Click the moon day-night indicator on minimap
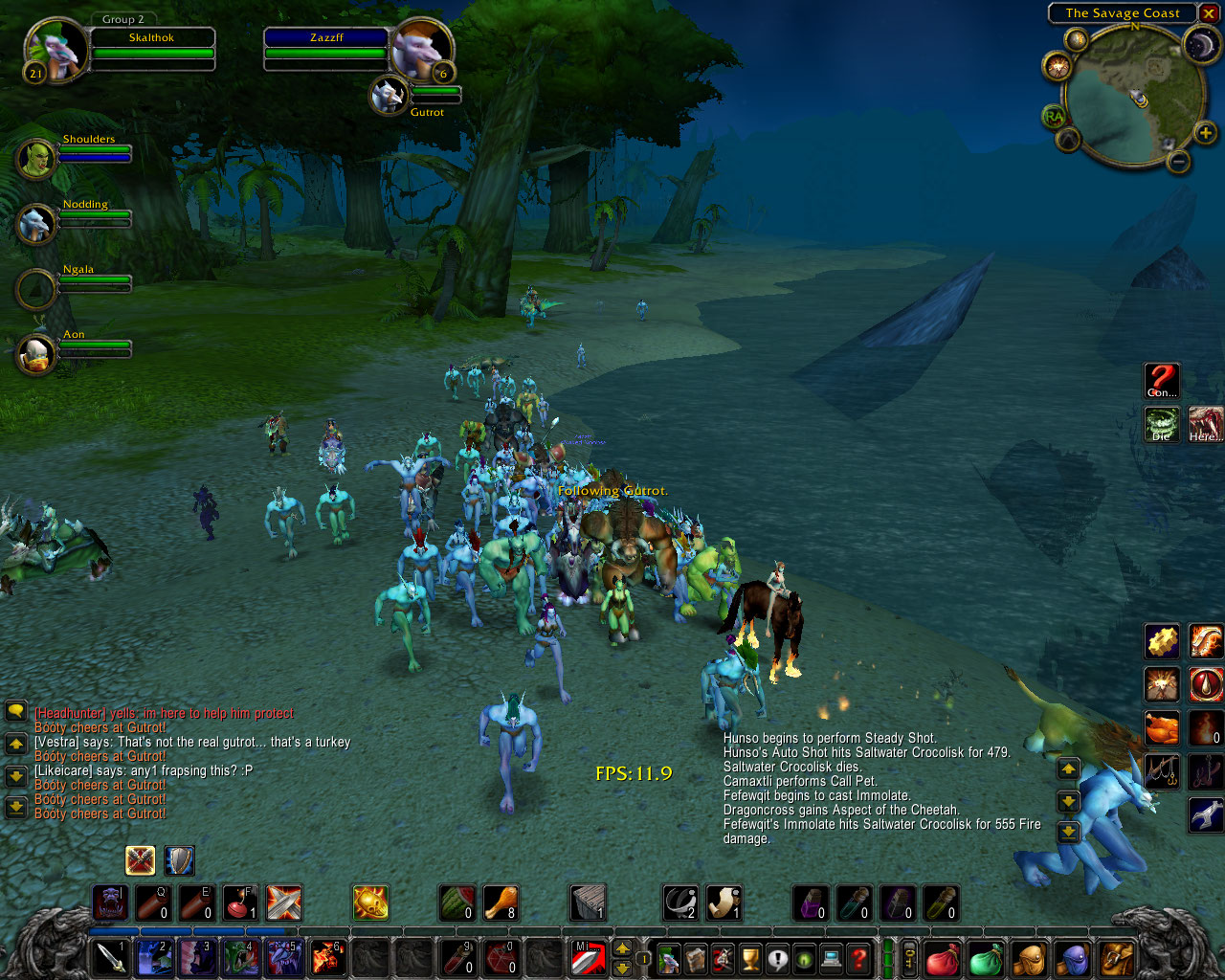 coord(1200,44)
